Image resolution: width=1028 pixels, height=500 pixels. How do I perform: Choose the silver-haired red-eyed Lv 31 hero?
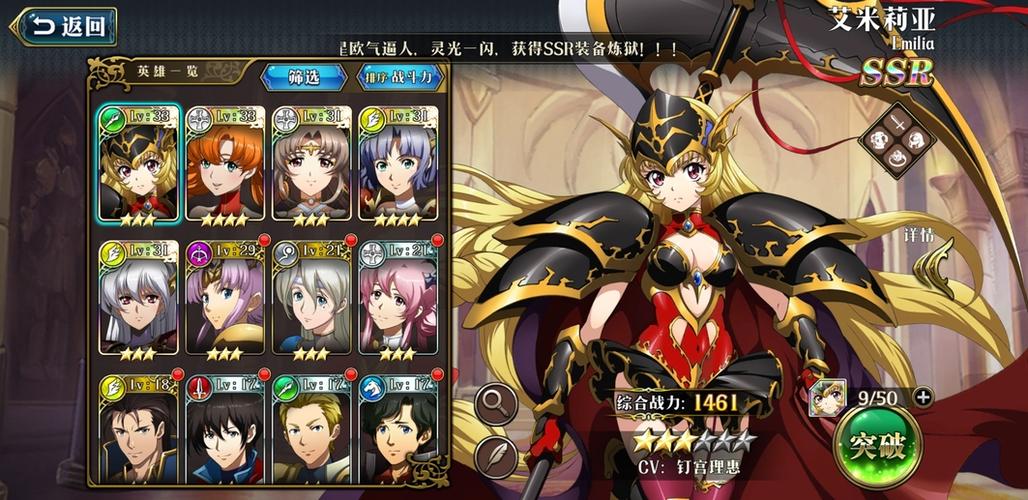tap(139, 298)
